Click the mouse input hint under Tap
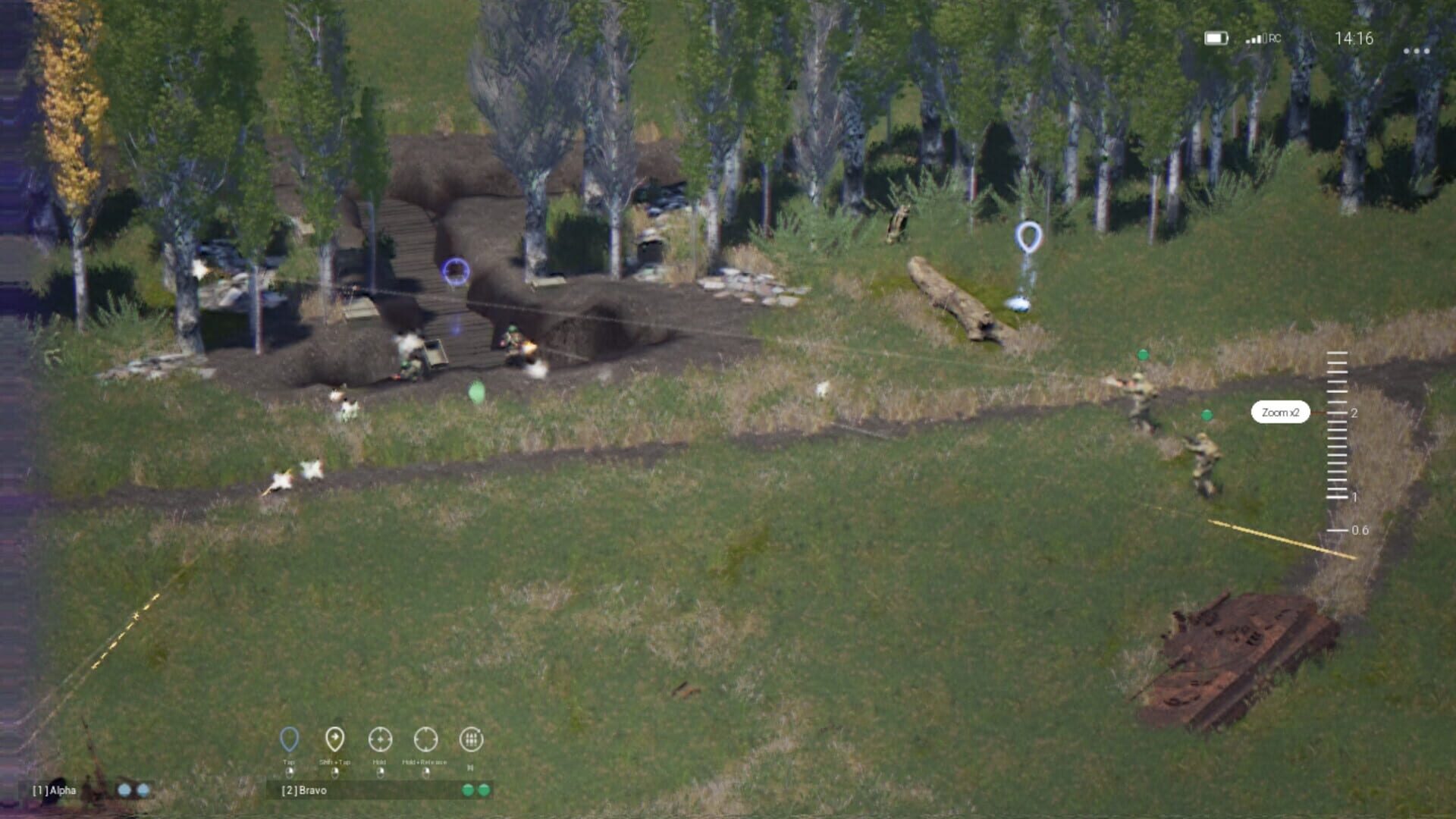1456x819 pixels. (x=290, y=773)
